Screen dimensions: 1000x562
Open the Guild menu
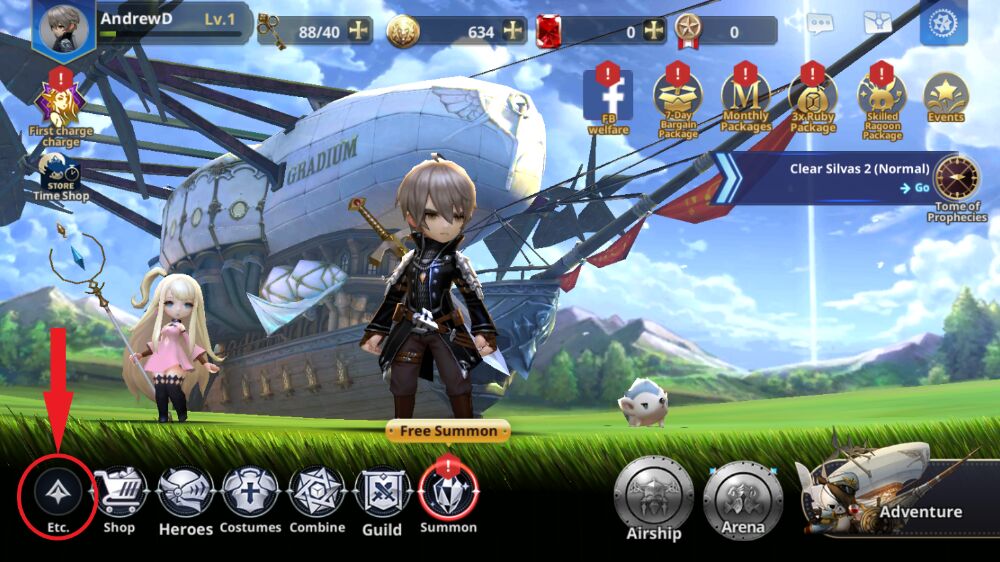382,494
